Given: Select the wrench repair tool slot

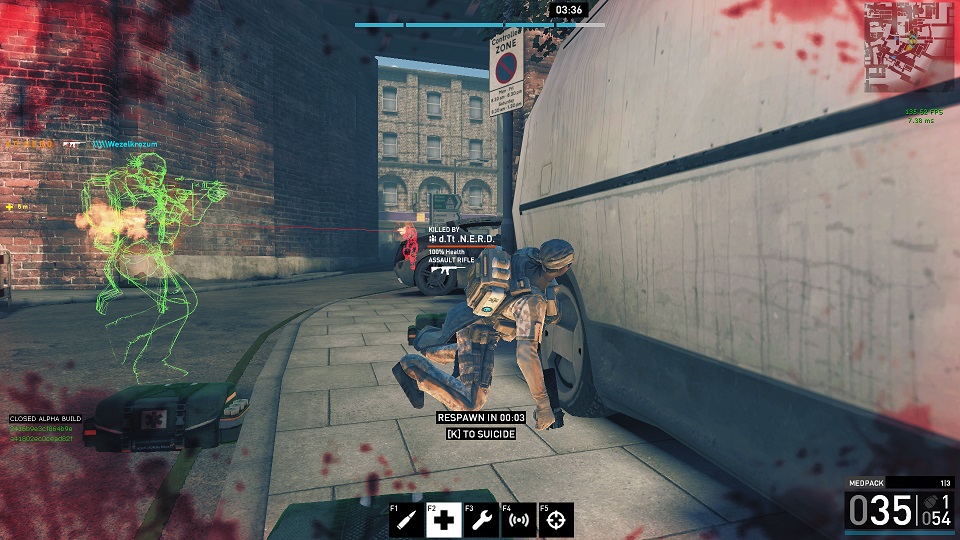Looking at the screenshot, I should tap(481, 520).
